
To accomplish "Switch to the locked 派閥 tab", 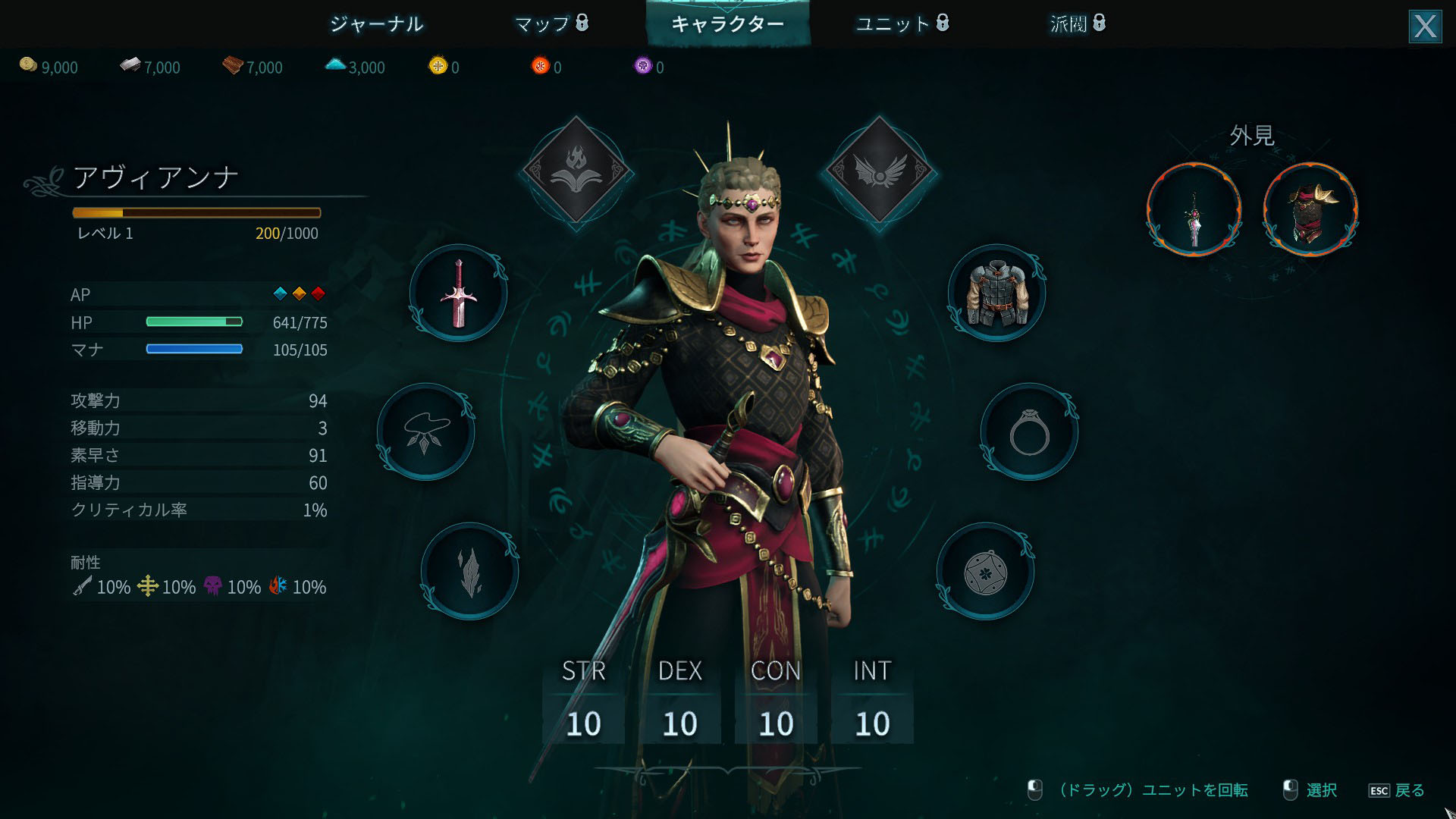I will (1077, 24).
